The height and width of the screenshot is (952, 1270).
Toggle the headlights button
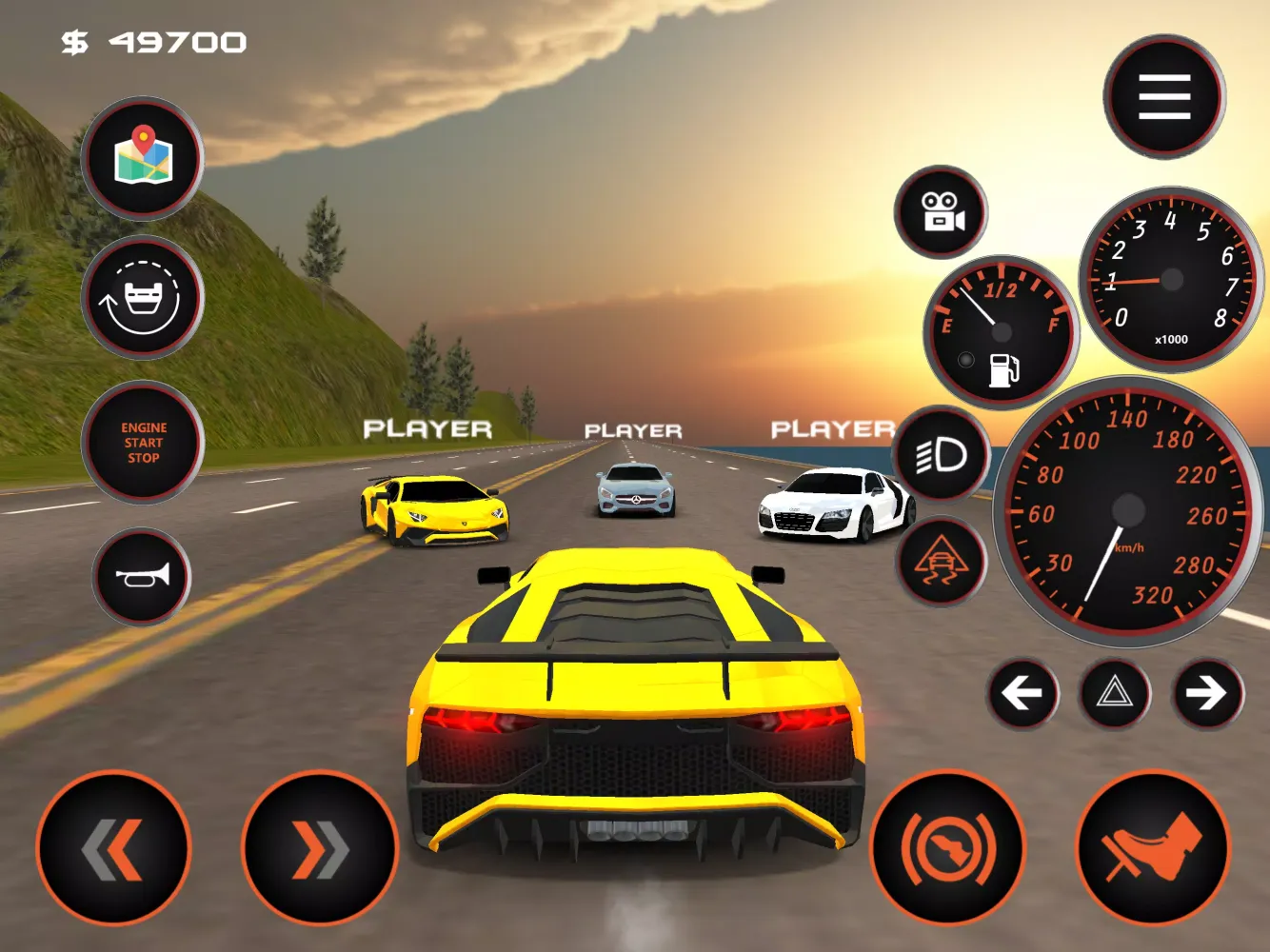tap(942, 456)
